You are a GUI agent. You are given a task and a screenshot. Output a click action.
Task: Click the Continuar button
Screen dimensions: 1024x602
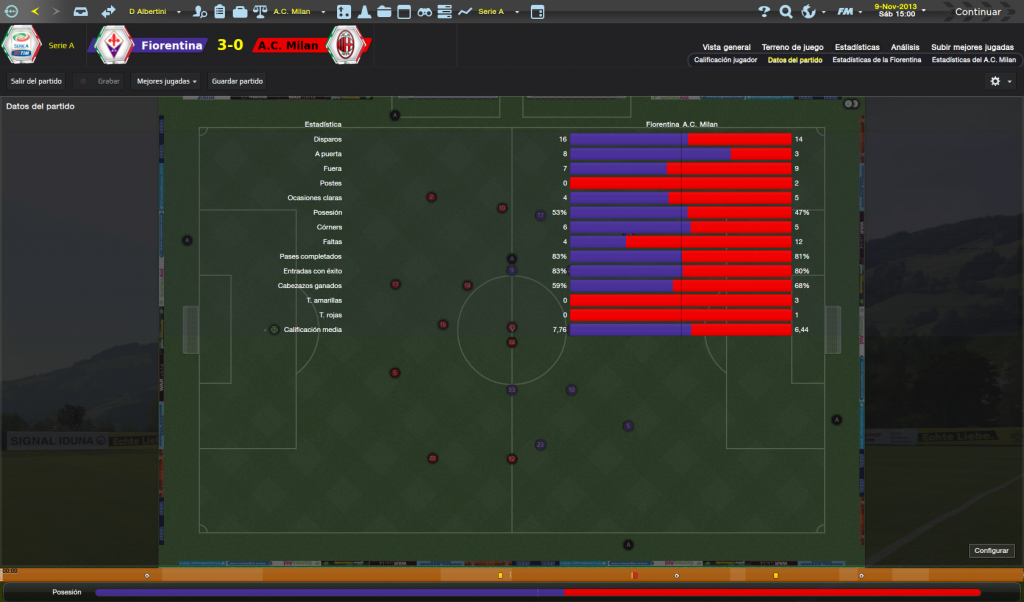[x=977, y=12]
